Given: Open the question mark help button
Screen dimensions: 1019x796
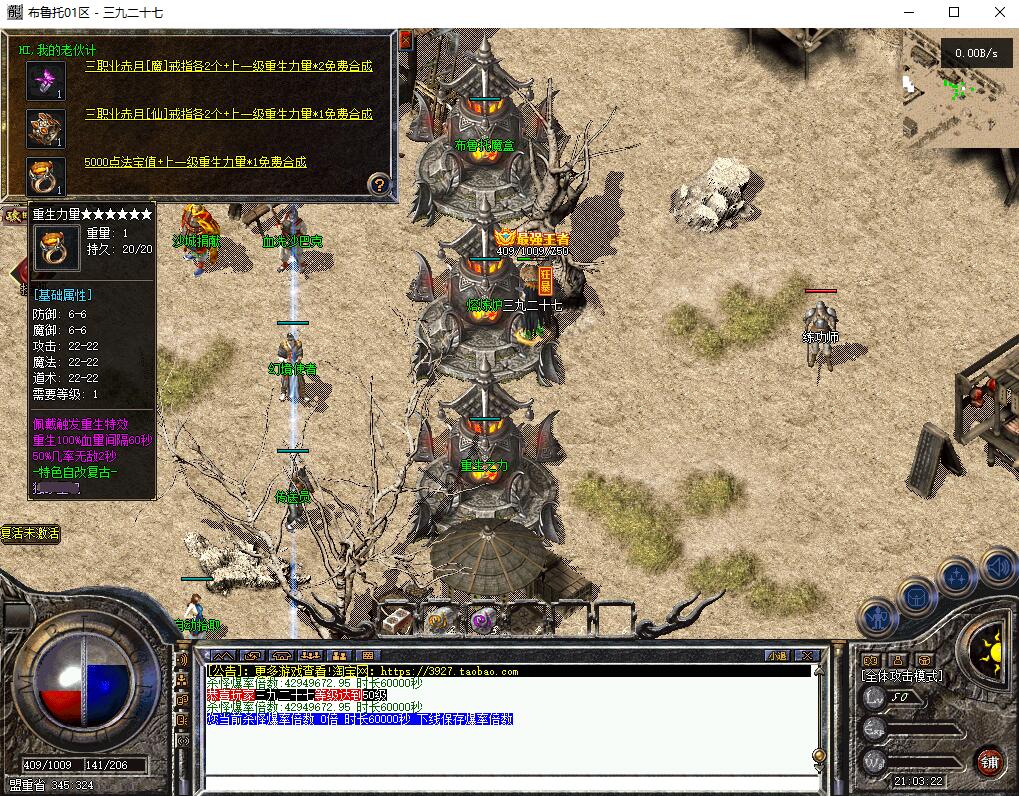Looking at the screenshot, I should pos(378,184).
